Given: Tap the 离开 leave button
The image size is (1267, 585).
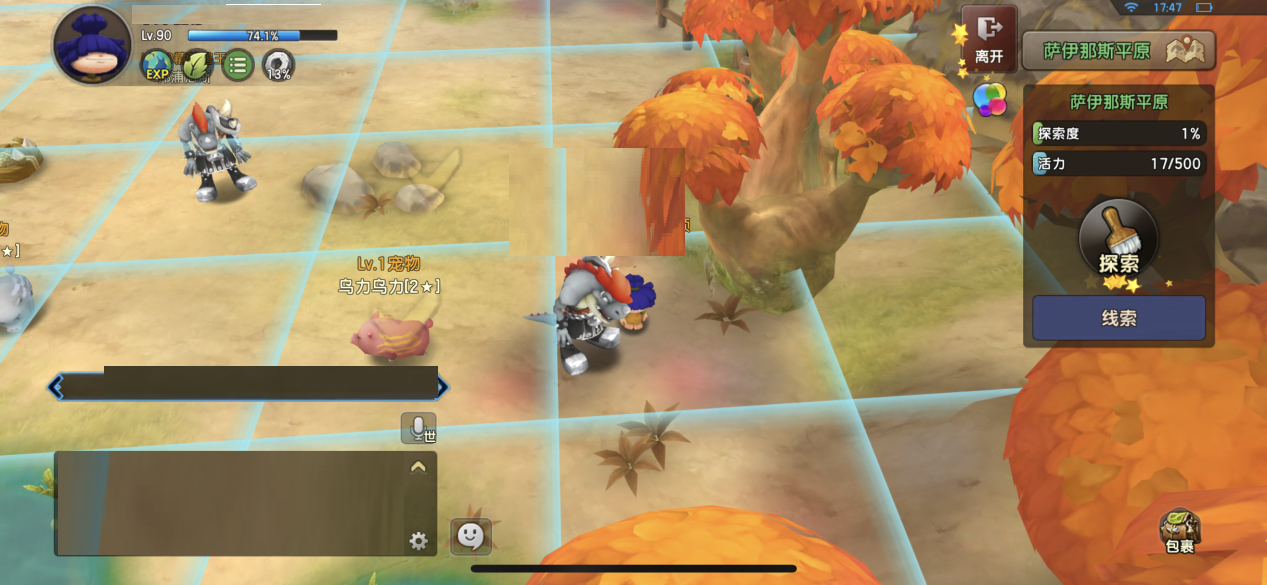Looking at the screenshot, I should pyautogui.click(x=989, y=39).
